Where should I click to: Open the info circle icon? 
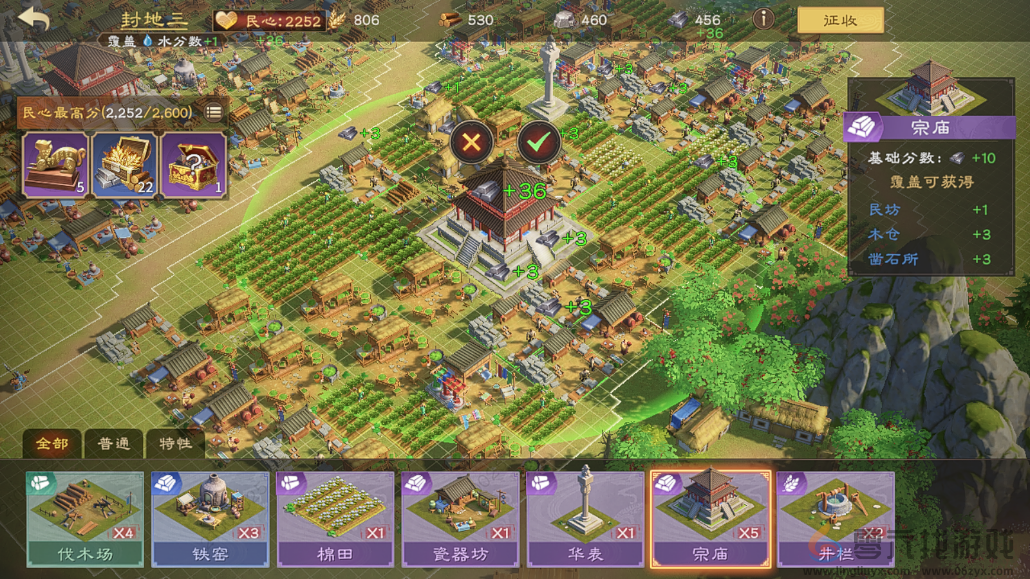(763, 19)
